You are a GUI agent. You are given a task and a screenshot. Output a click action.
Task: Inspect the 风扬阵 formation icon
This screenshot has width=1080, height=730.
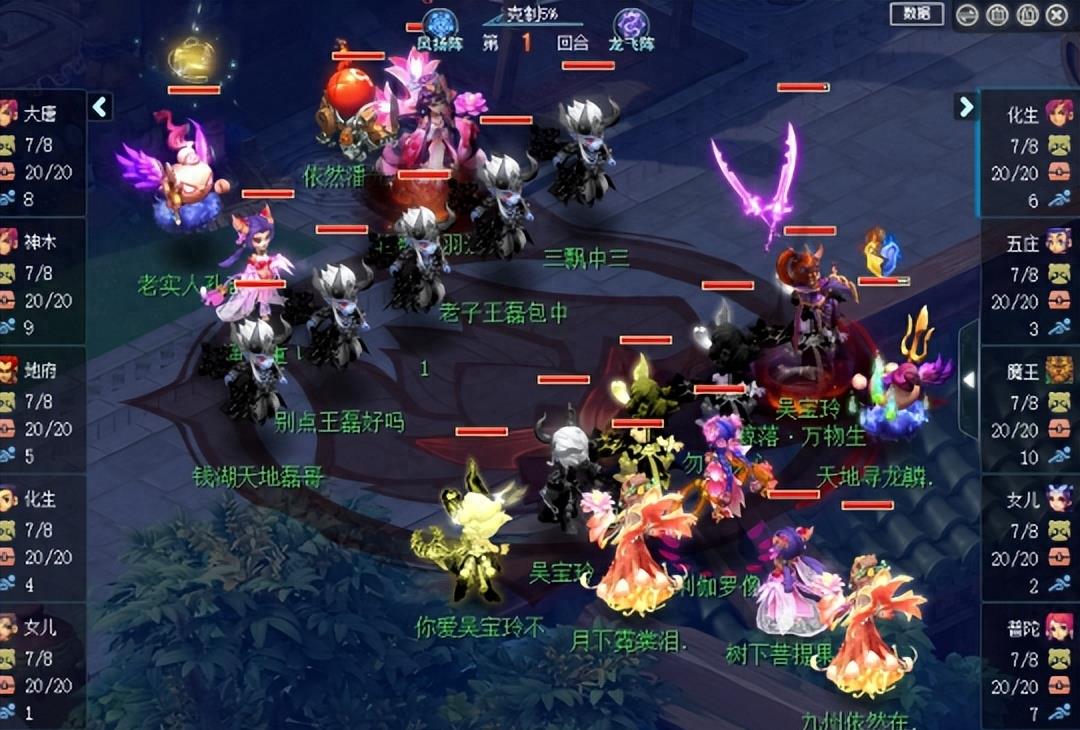[438, 24]
